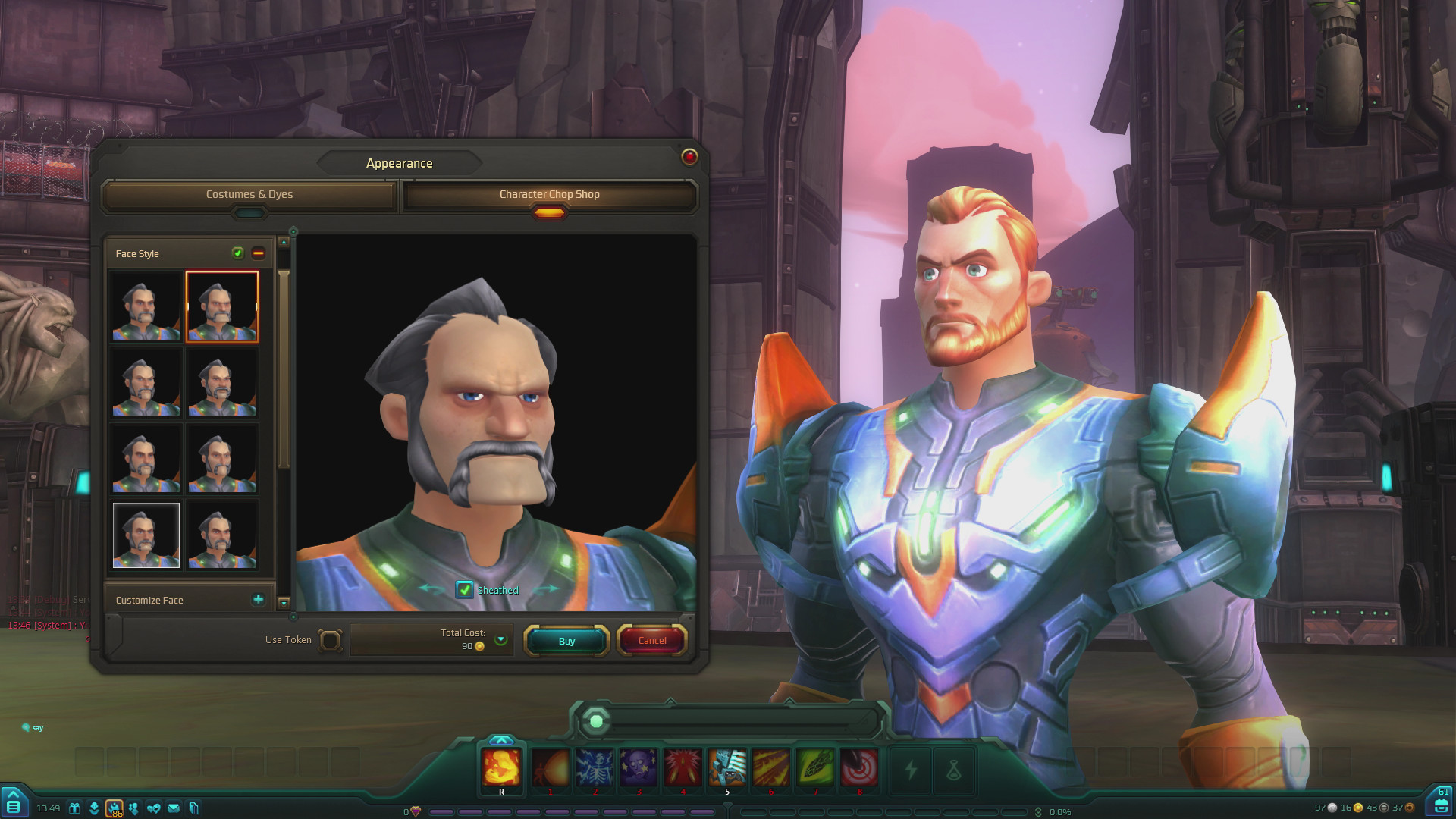Image resolution: width=1456 pixels, height=819 pixels.
Task: Expand the Customize Face section
Action: 259,600
